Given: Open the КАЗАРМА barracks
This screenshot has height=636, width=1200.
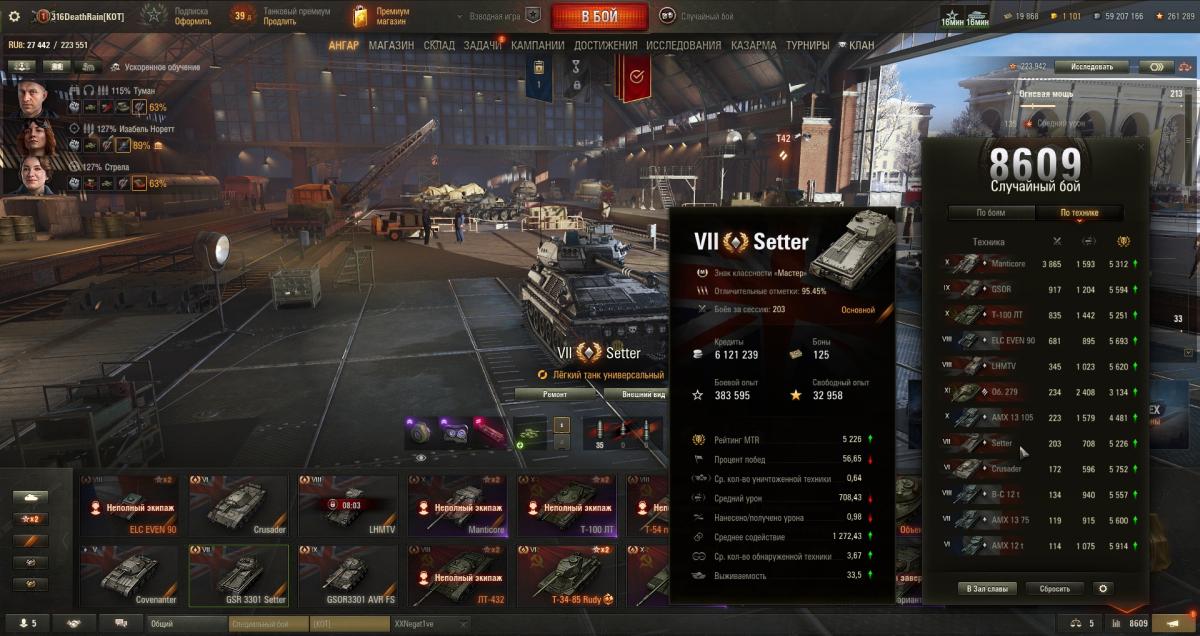Looking at the screenshot, I should coord(753,45).
